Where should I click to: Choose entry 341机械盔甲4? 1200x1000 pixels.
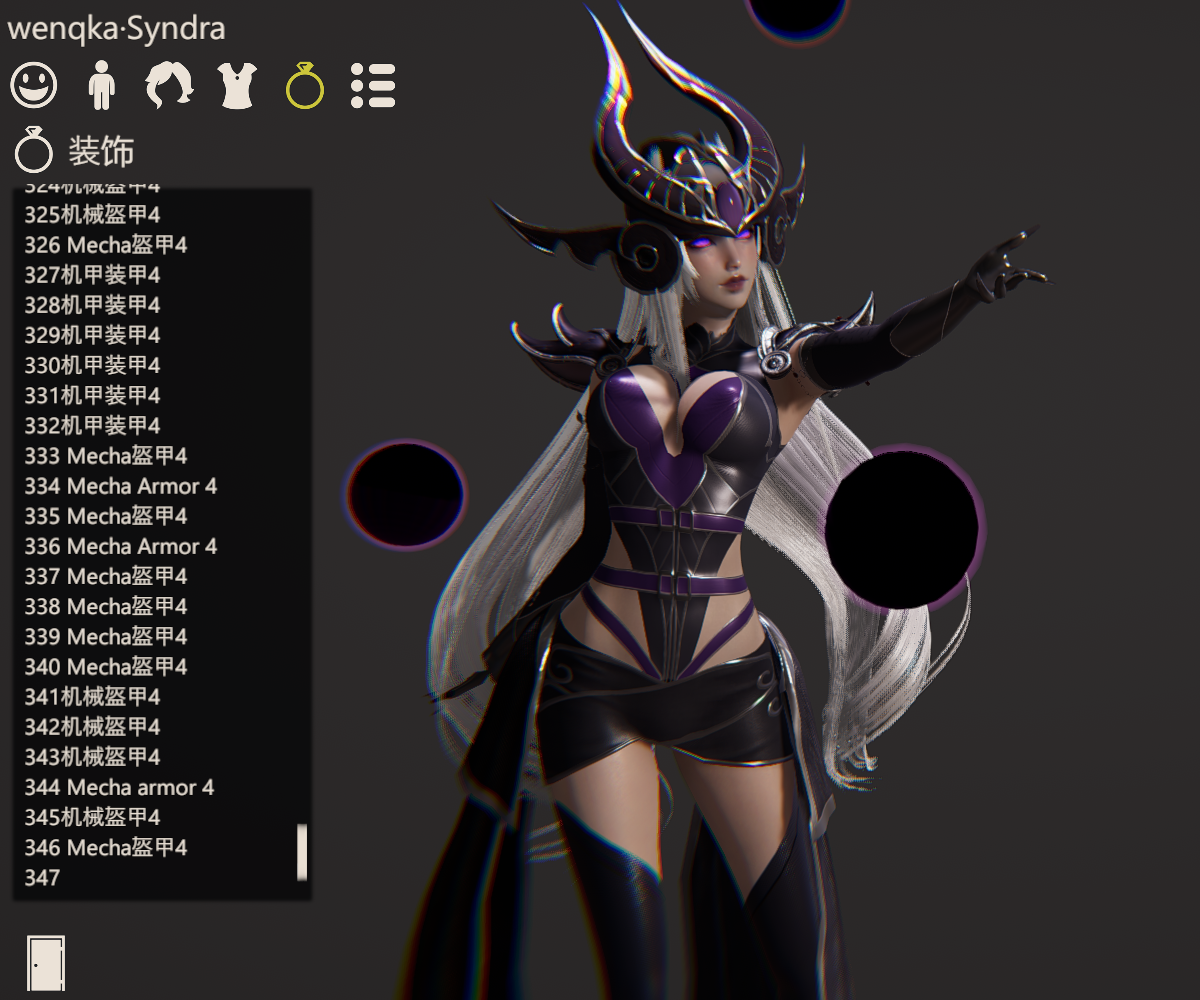92,696
